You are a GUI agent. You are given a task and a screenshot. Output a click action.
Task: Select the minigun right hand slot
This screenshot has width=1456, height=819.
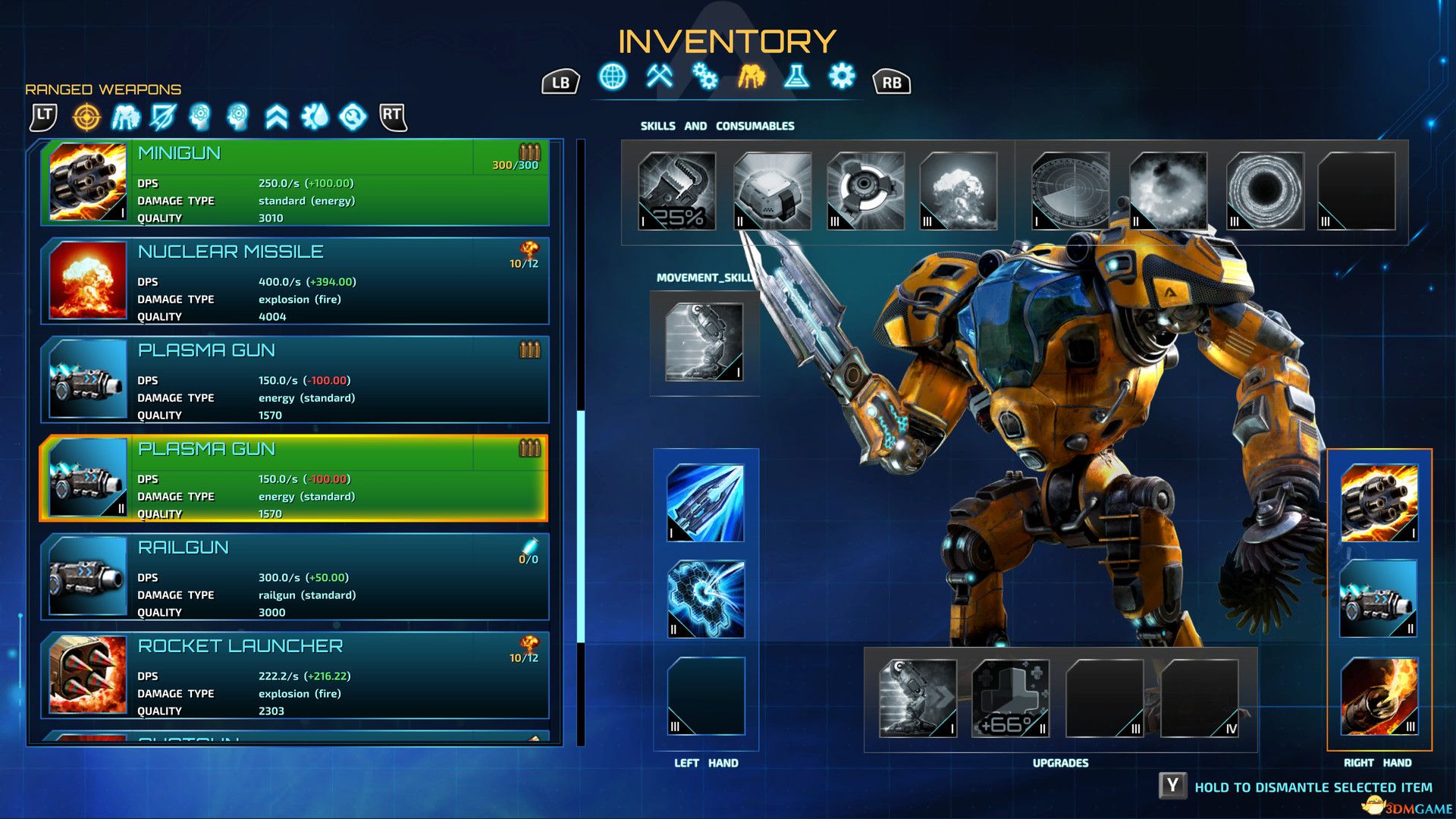point(1379,503)
